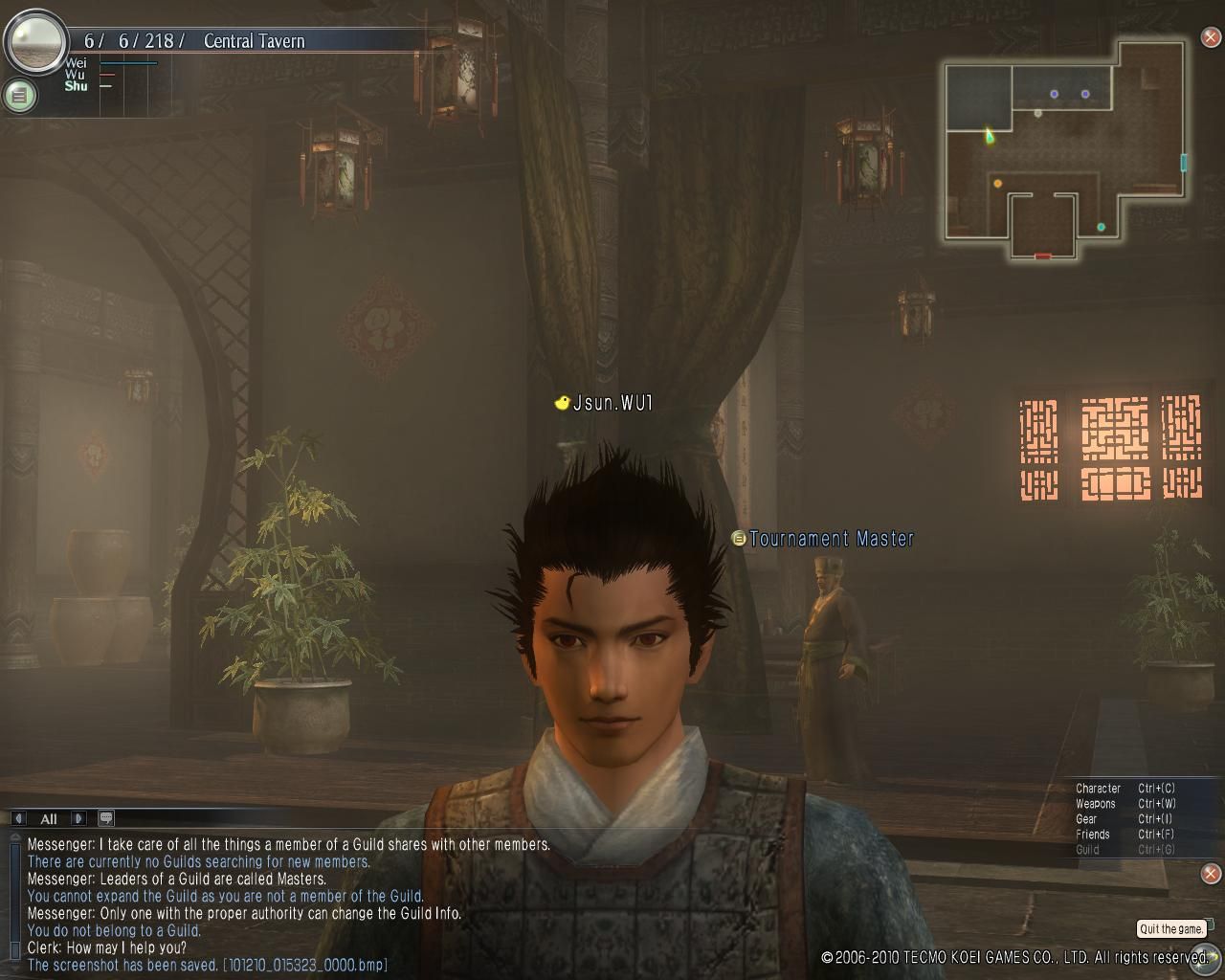
Task: Click the tavern minimap
Action: tap(1064, 148)
